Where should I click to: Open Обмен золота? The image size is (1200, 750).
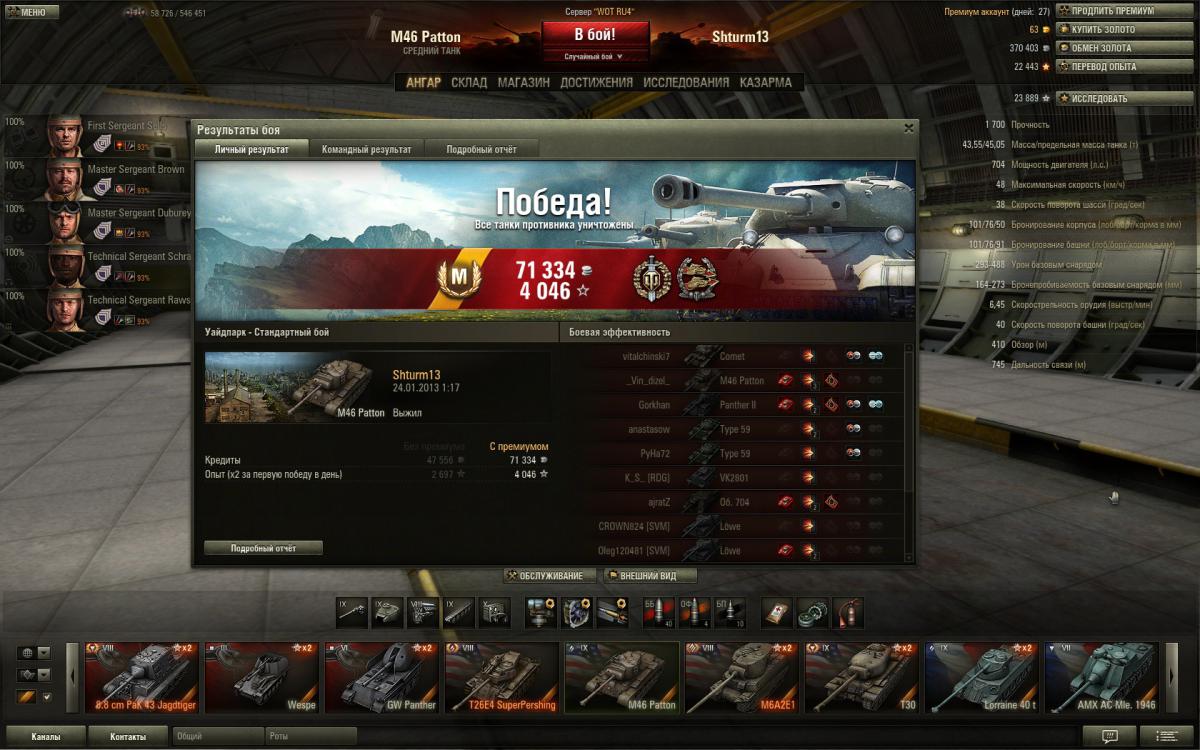tap(1124, 48)
